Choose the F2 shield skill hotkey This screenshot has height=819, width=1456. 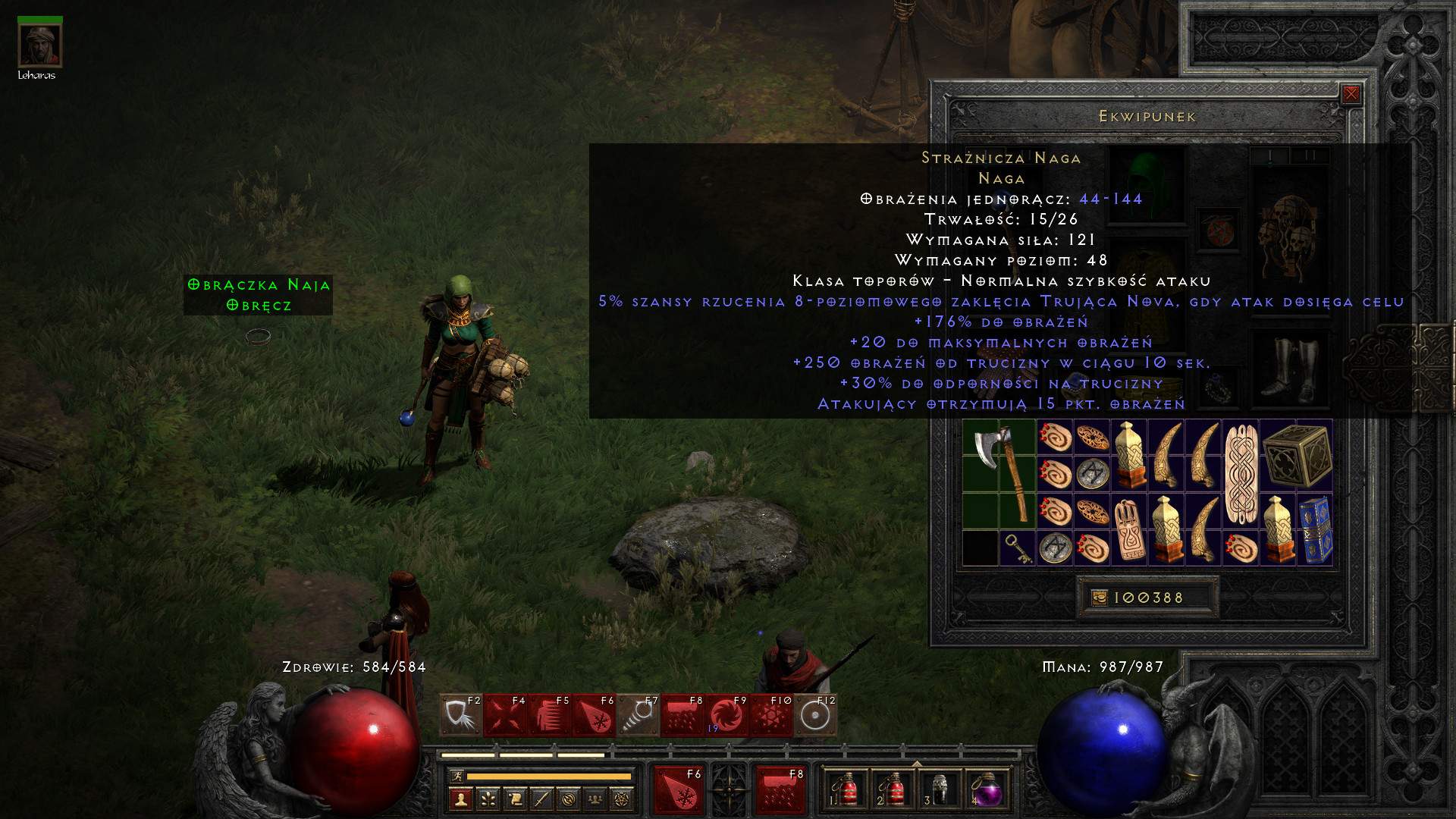tap(460, 715)
